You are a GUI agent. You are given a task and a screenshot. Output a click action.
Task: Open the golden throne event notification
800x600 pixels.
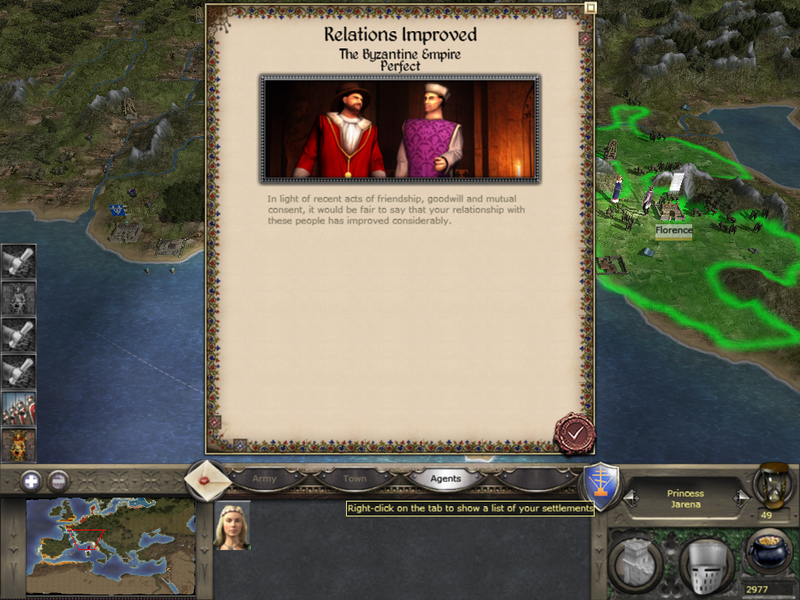(x=19, y=445)
